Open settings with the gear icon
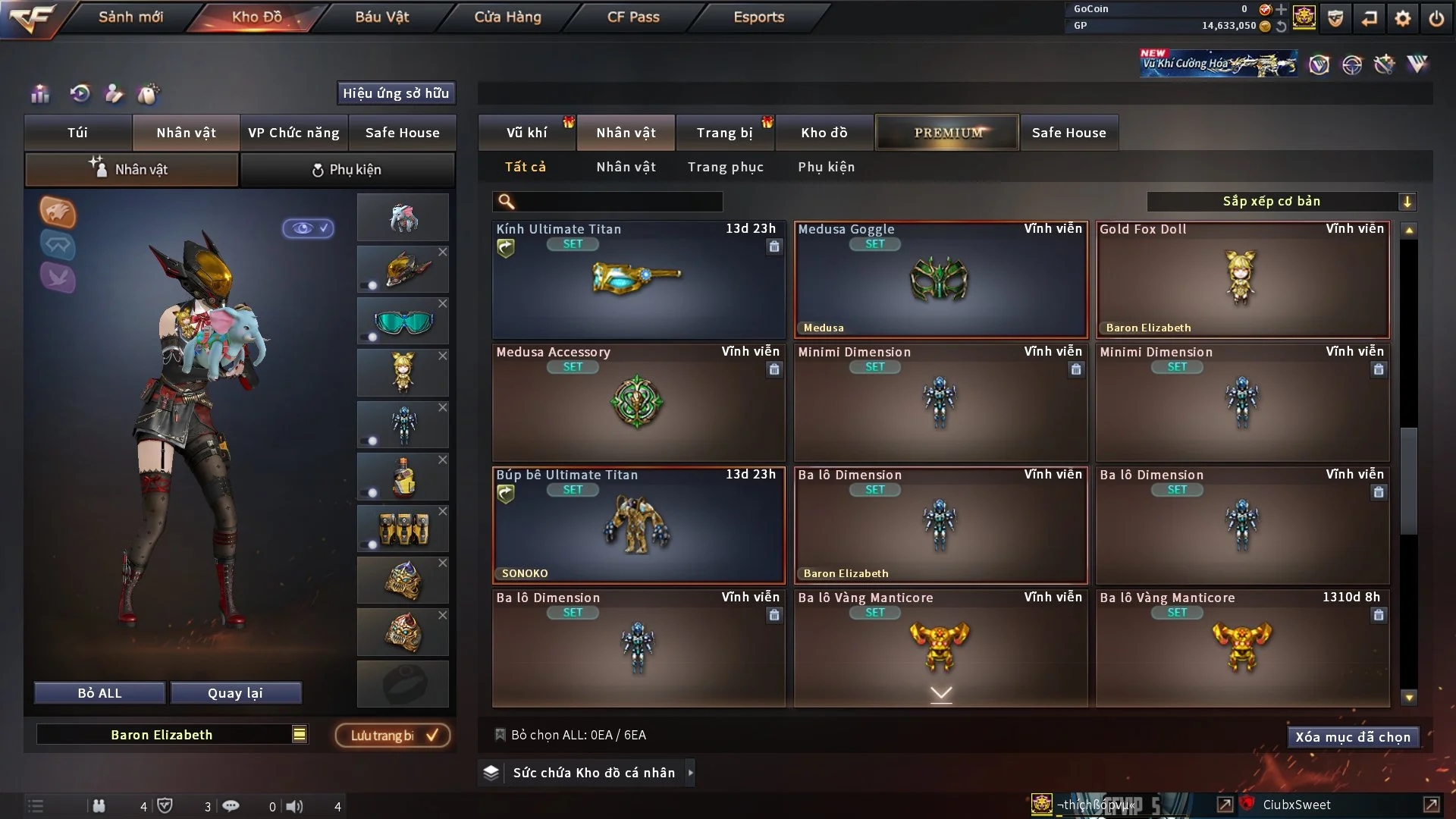This screenshot has height=819, width=1456. coord(1402,18)
